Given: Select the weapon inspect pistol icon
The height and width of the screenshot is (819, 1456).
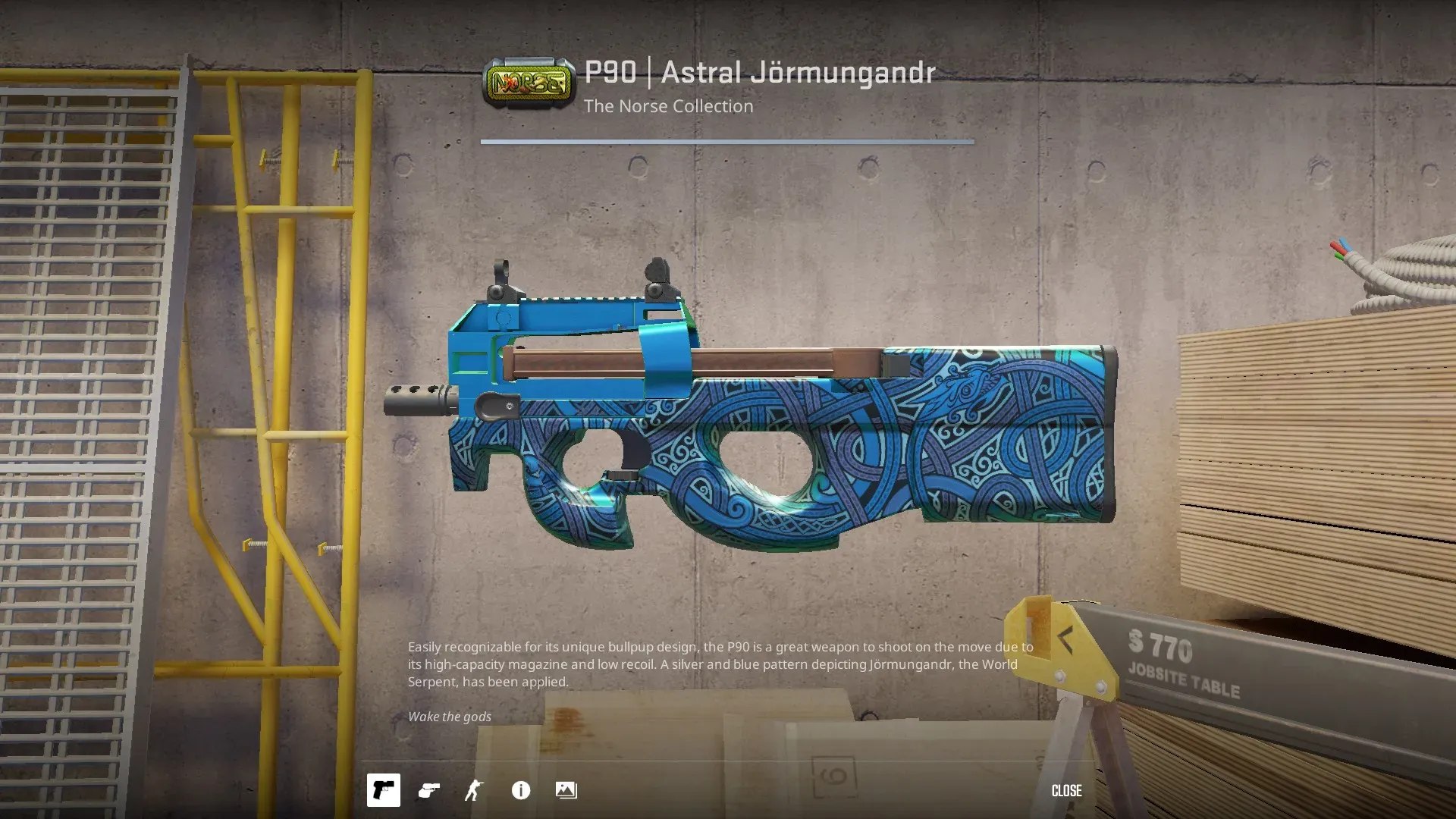Looking at the screenshot, I should pyautogui.click(x=384, y=790).
